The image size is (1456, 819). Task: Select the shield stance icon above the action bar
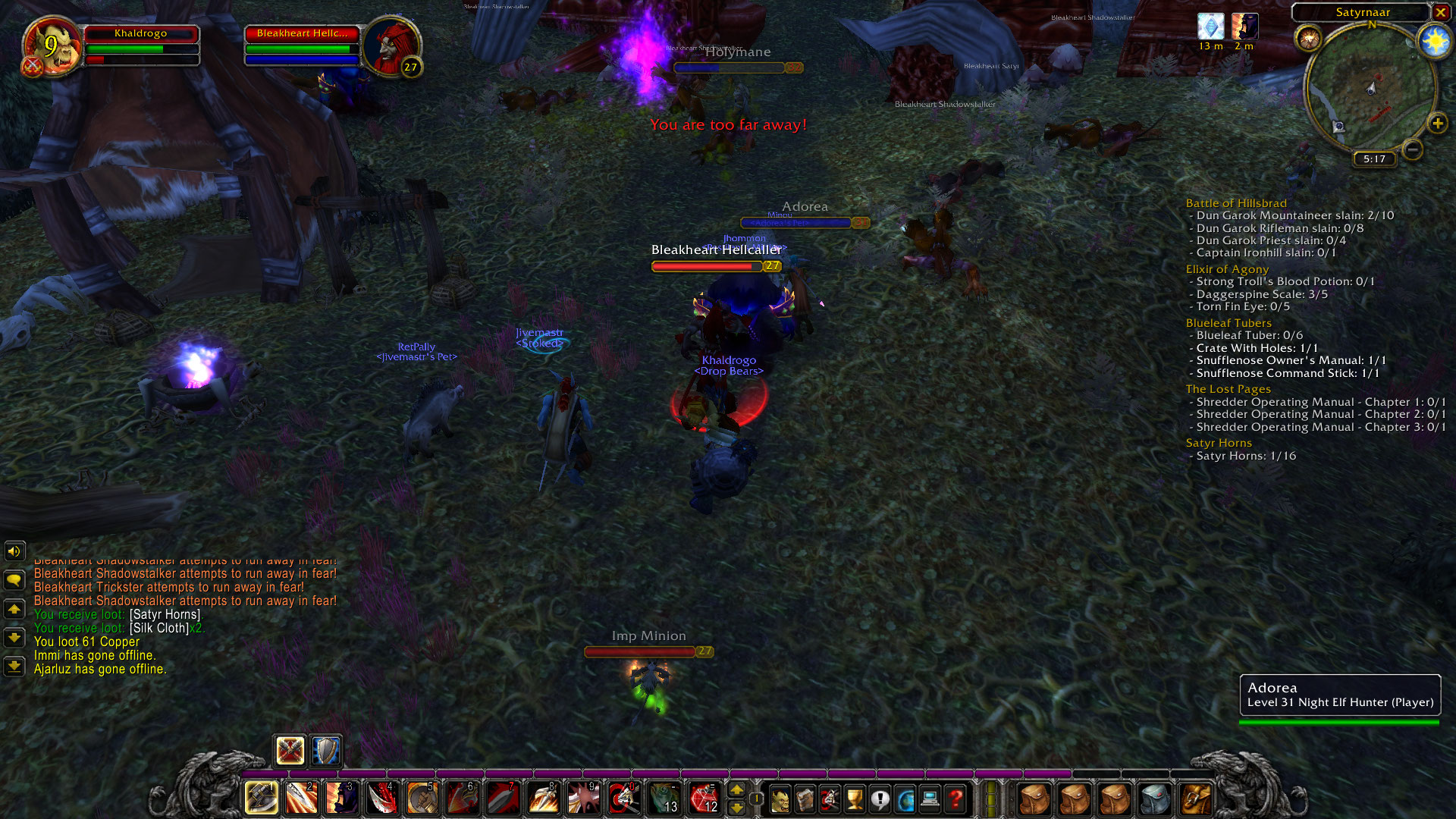point(325,751)
